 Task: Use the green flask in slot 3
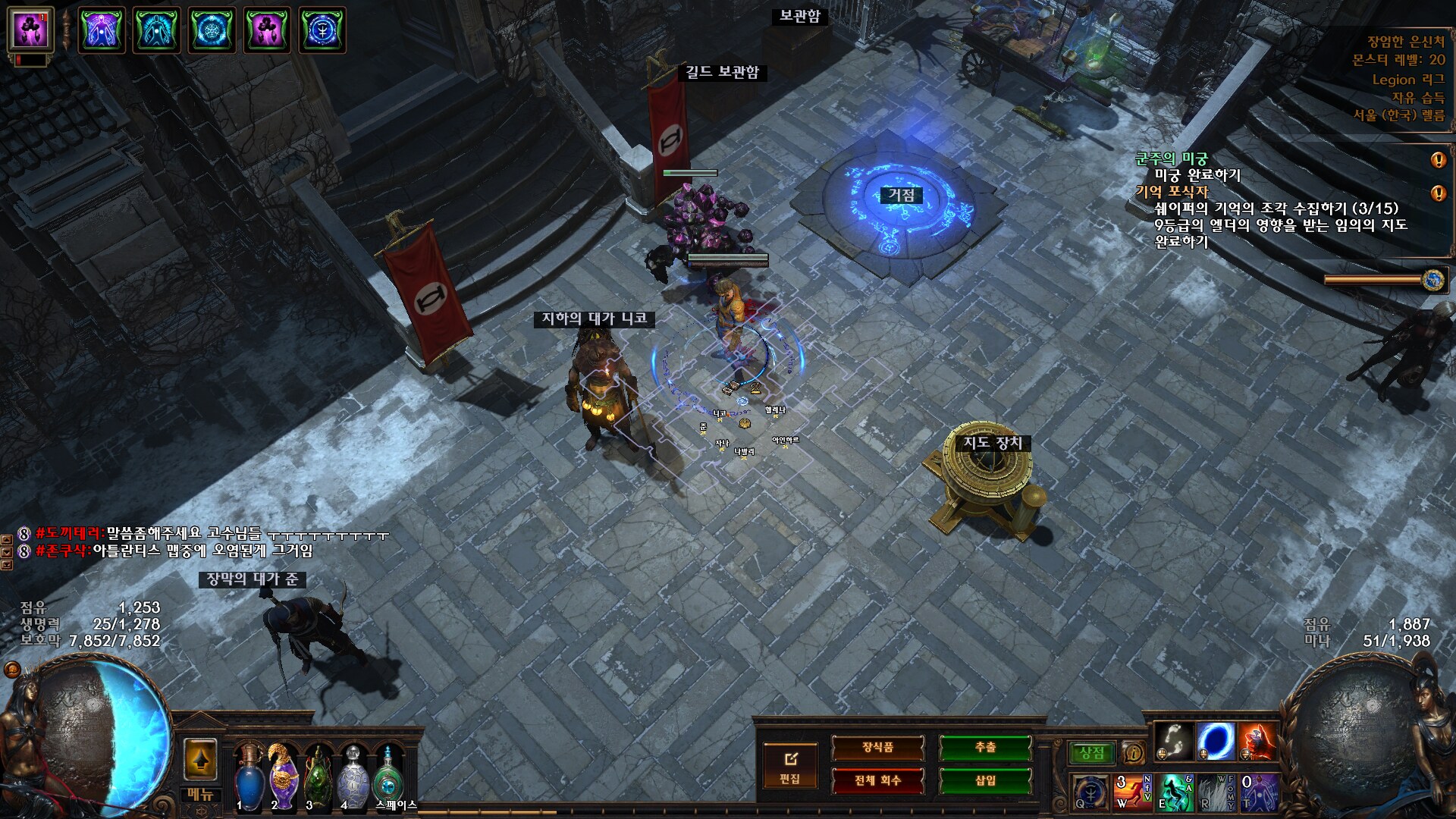318,776
